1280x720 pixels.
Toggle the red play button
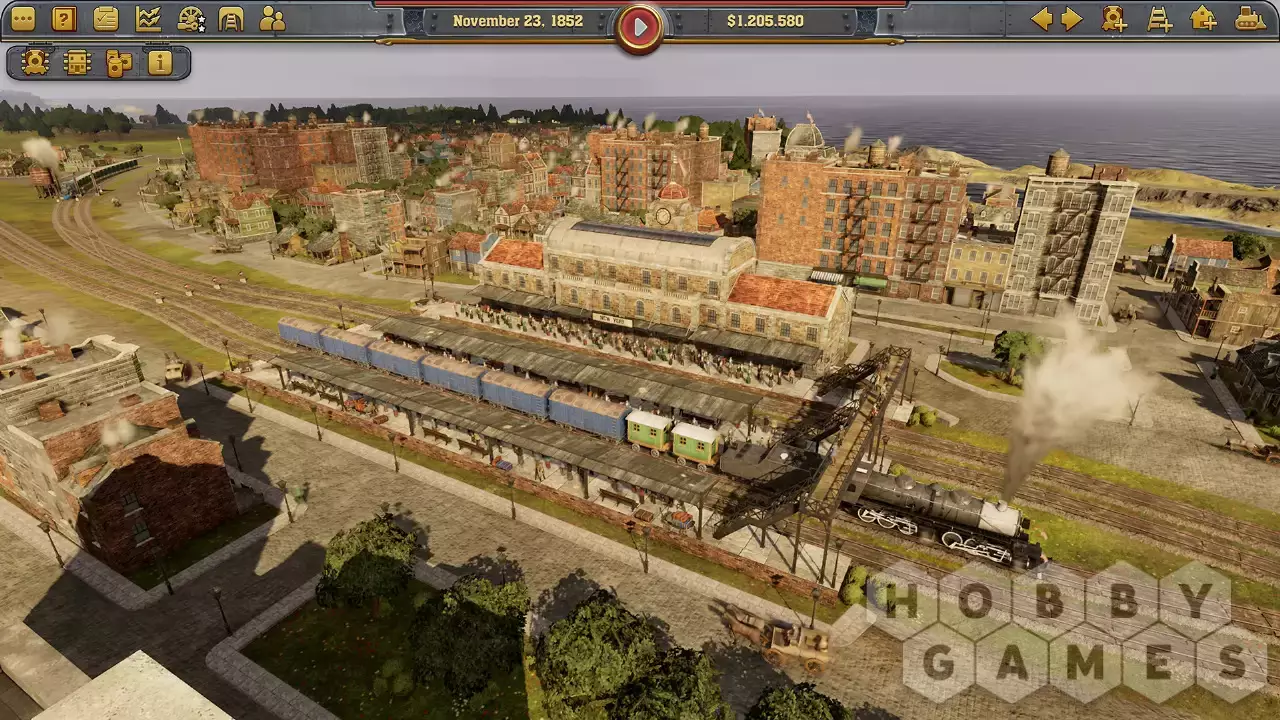[640, 27]
